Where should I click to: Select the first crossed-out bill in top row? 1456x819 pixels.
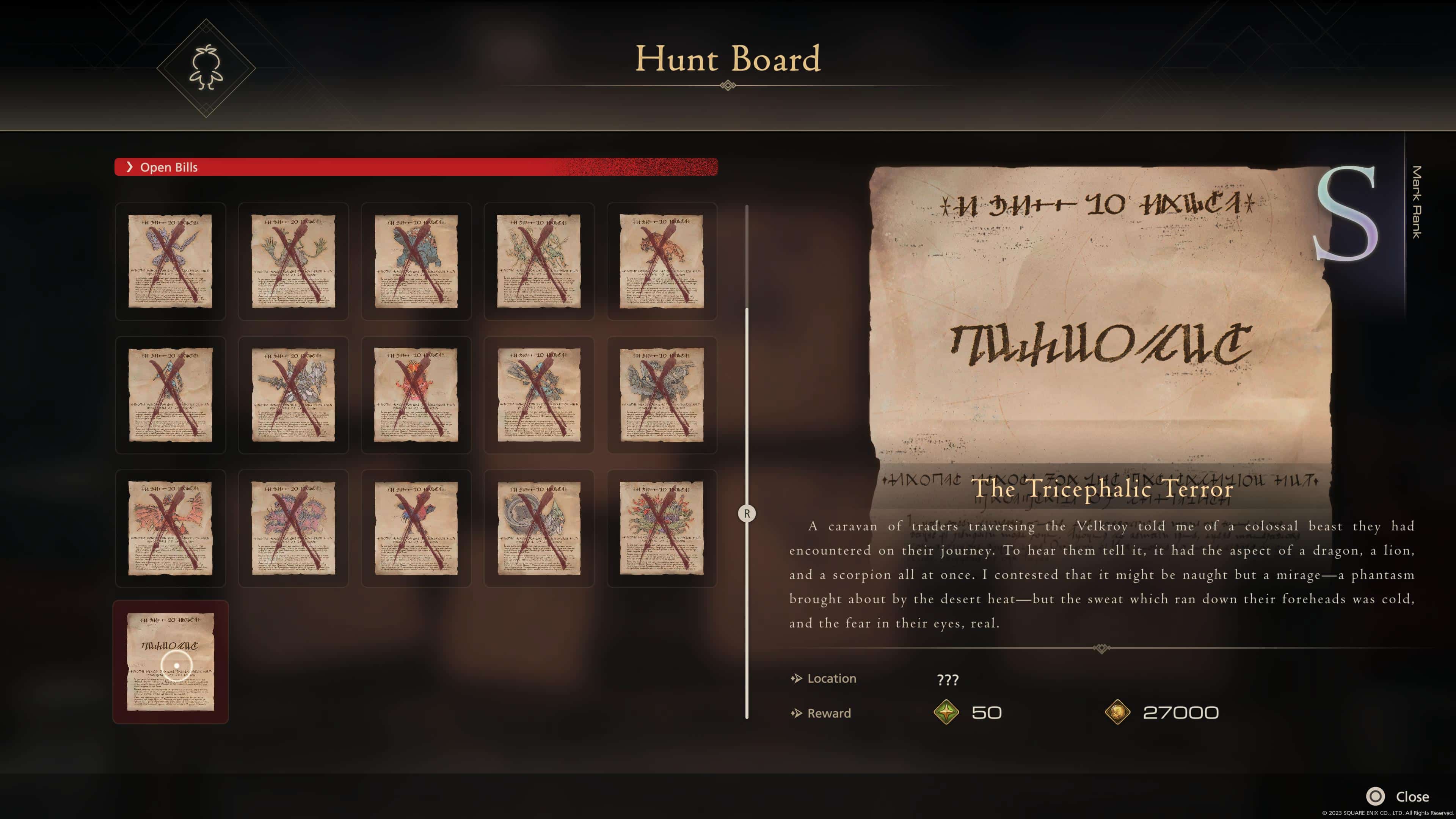pyautogui.click(x=171, y=262)
